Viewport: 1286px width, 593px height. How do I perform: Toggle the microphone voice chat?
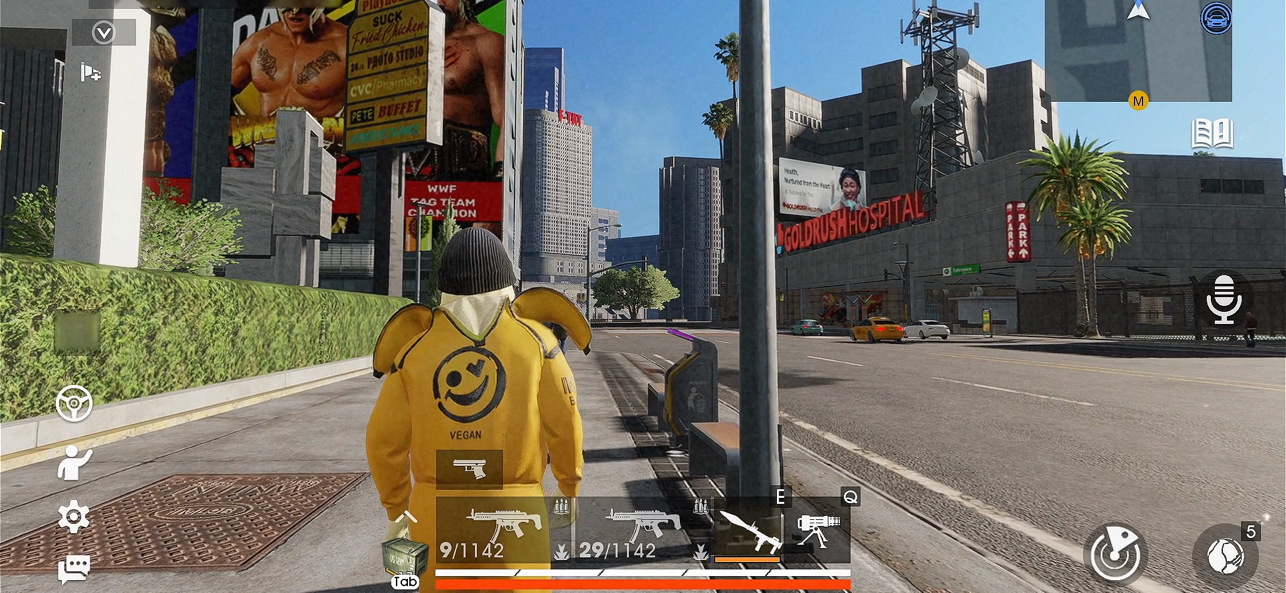point(1224,299)
